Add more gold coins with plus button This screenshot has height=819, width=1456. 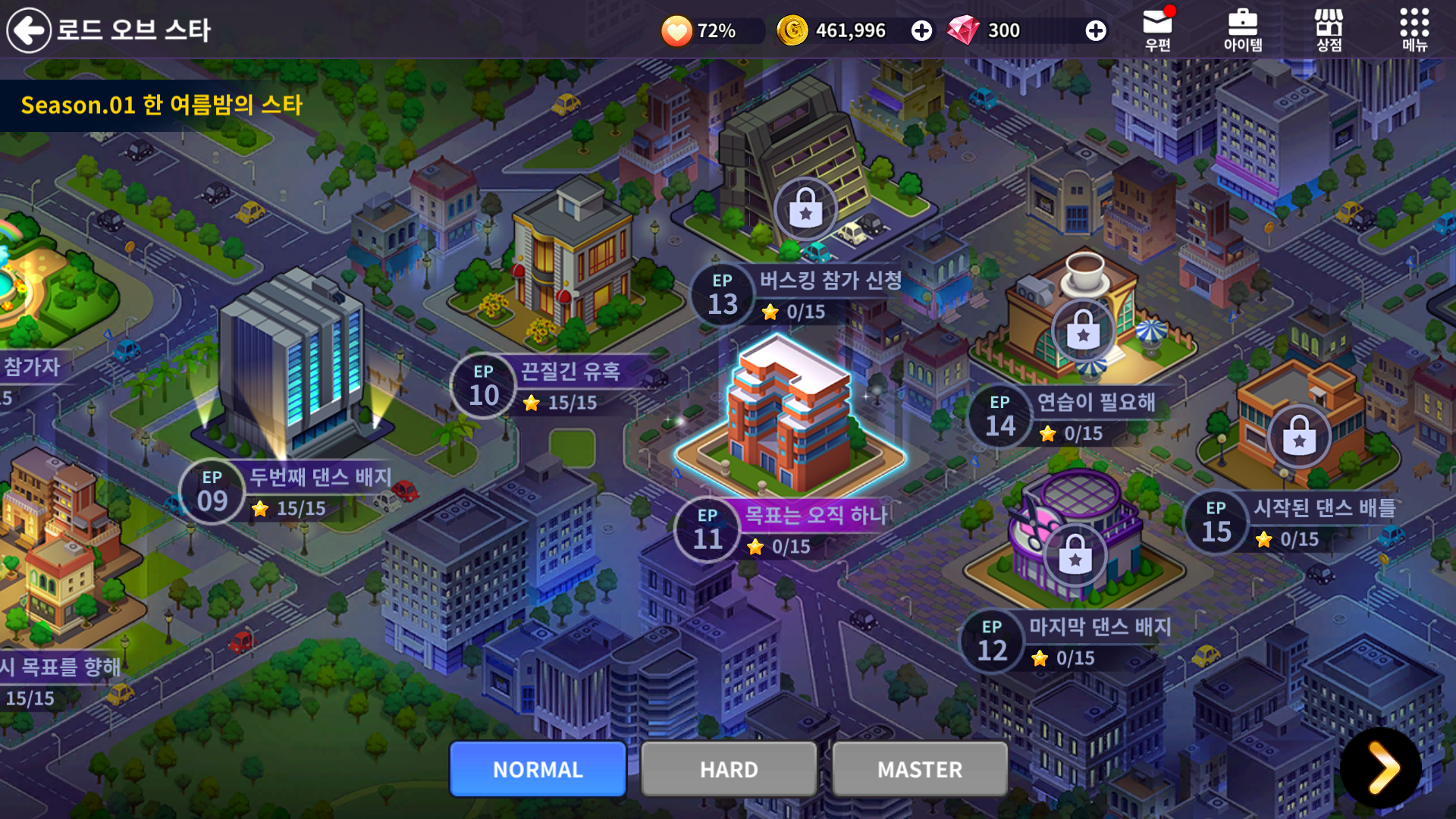[x=921, y=30]
